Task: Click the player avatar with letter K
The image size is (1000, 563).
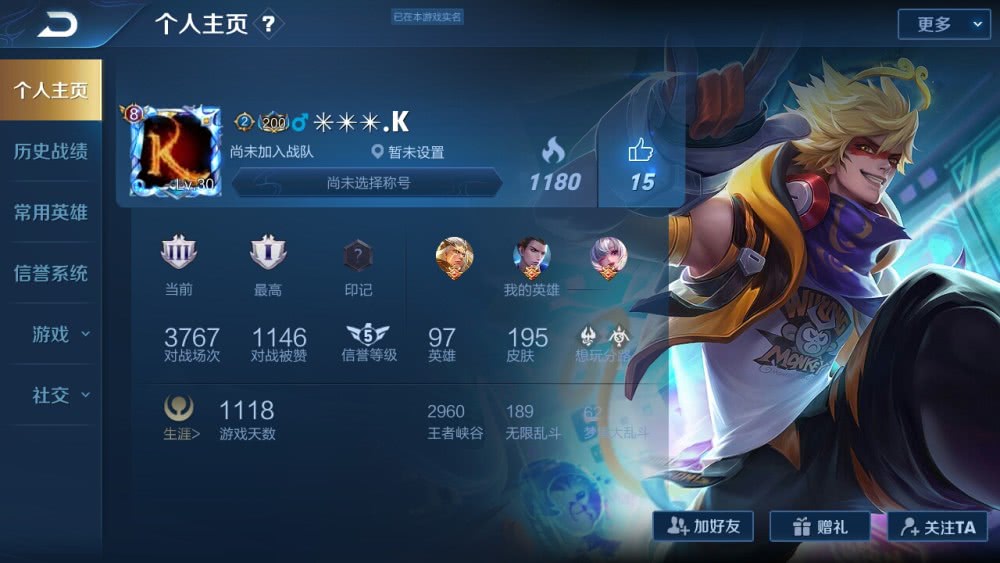Action: pyautogui.click(x=175, y=150)
